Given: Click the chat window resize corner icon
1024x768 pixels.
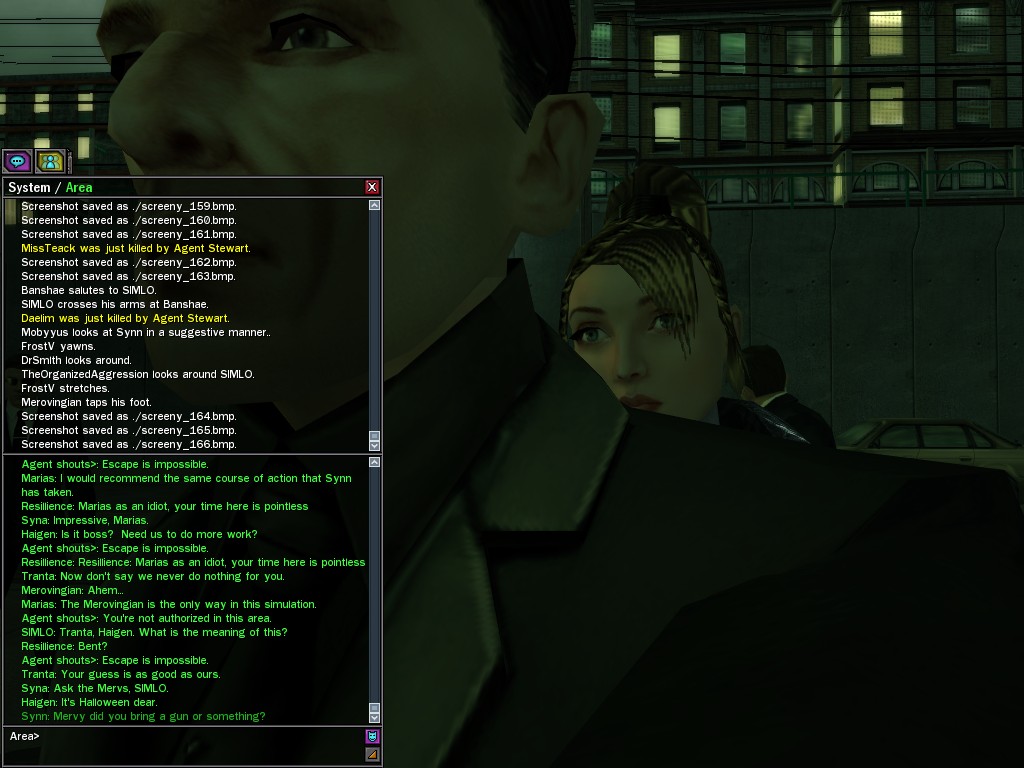Looking at the screenshot, I should (x=372, y=755).
